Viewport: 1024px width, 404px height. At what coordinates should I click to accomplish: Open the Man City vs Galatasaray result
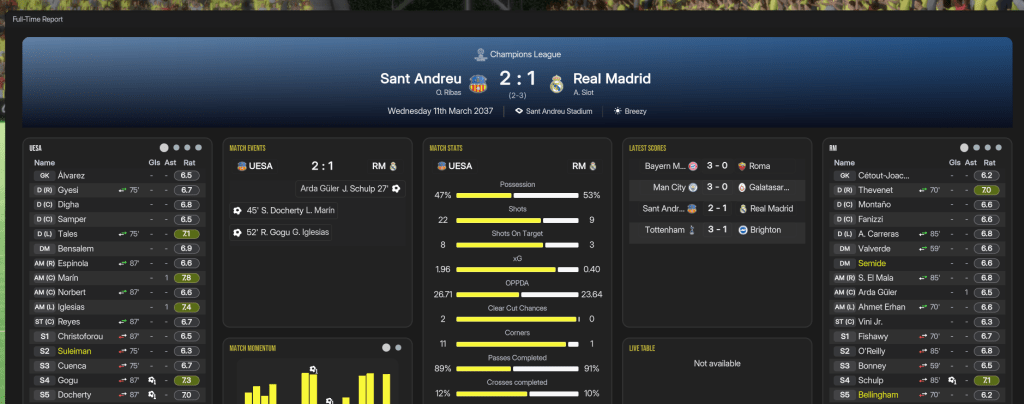click(x=714, y=187)
